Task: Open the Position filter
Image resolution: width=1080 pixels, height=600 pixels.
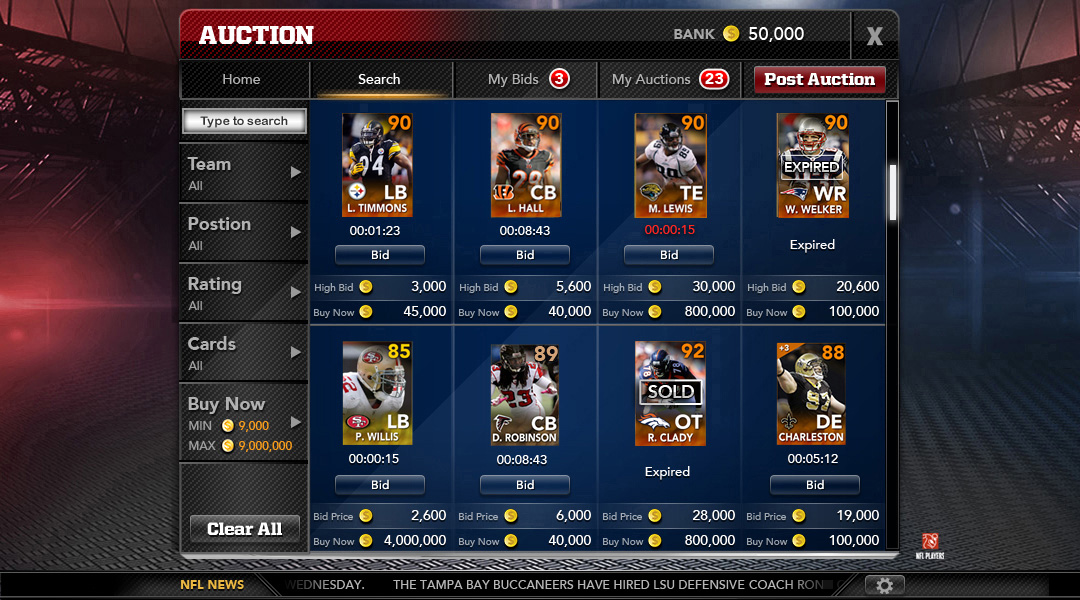Action: pos(243,232)
